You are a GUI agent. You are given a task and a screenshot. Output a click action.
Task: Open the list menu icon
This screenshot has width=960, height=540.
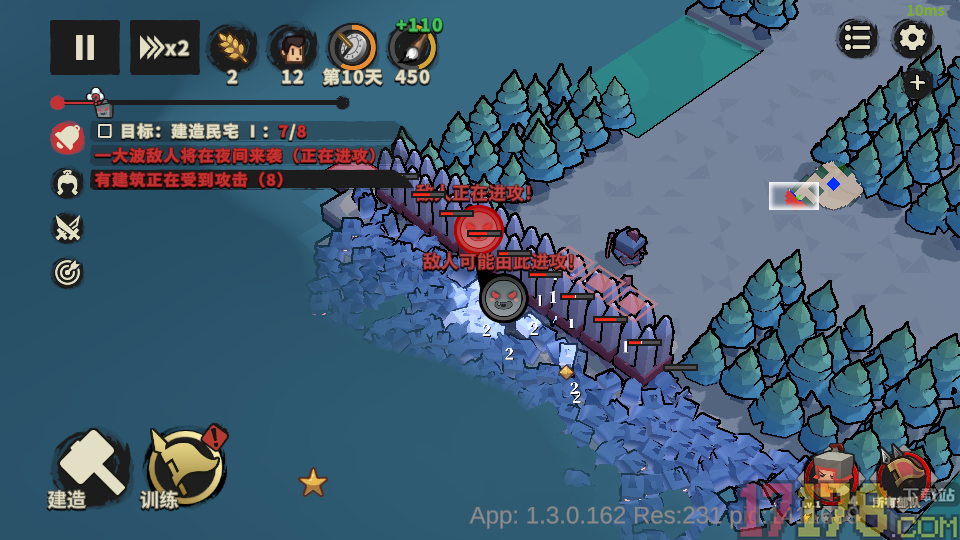857,39
